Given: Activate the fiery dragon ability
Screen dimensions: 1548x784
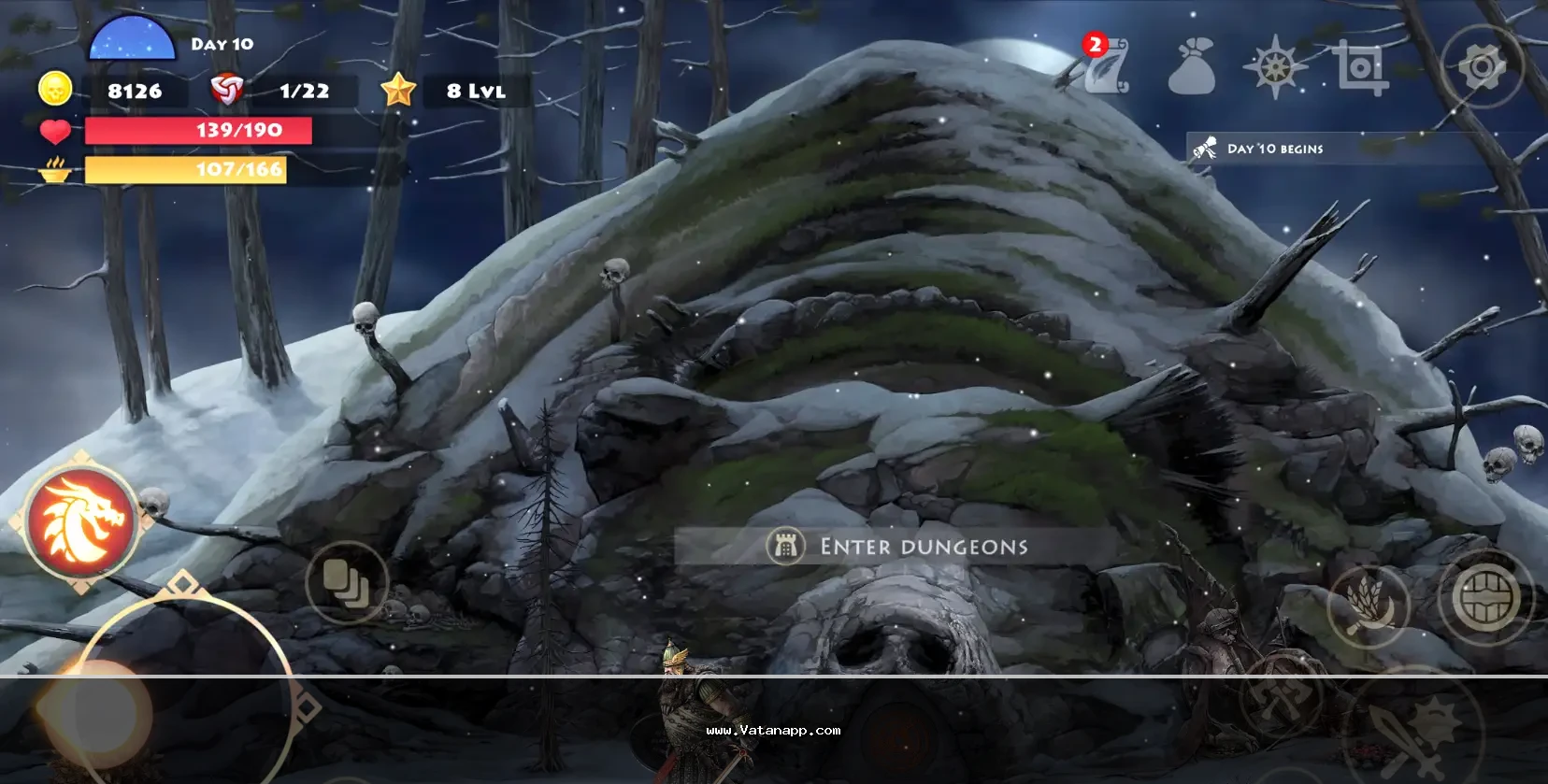Looking at the screenshot, I should (x=82, y=521).
